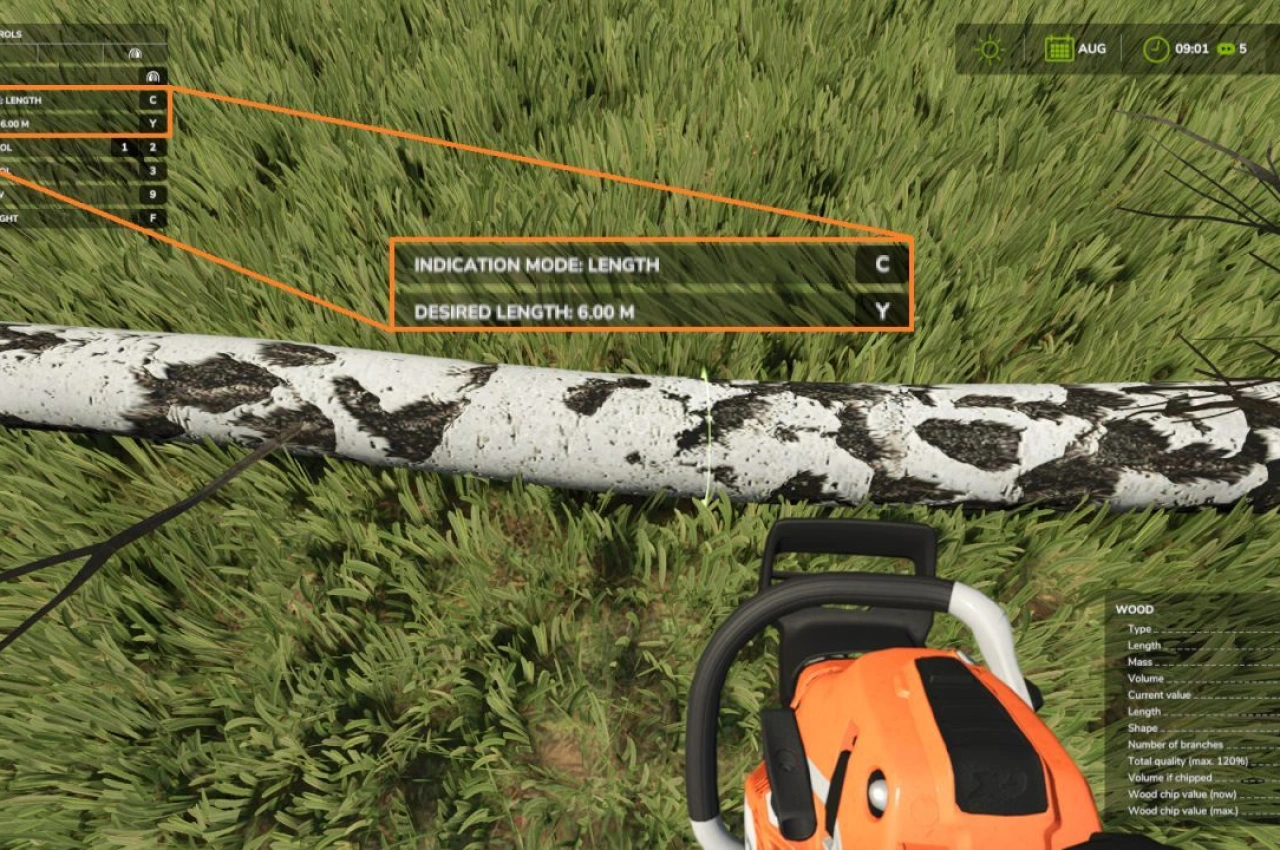
Task: Click the clock icon showing 09:01
Action: click(1157, 48)
